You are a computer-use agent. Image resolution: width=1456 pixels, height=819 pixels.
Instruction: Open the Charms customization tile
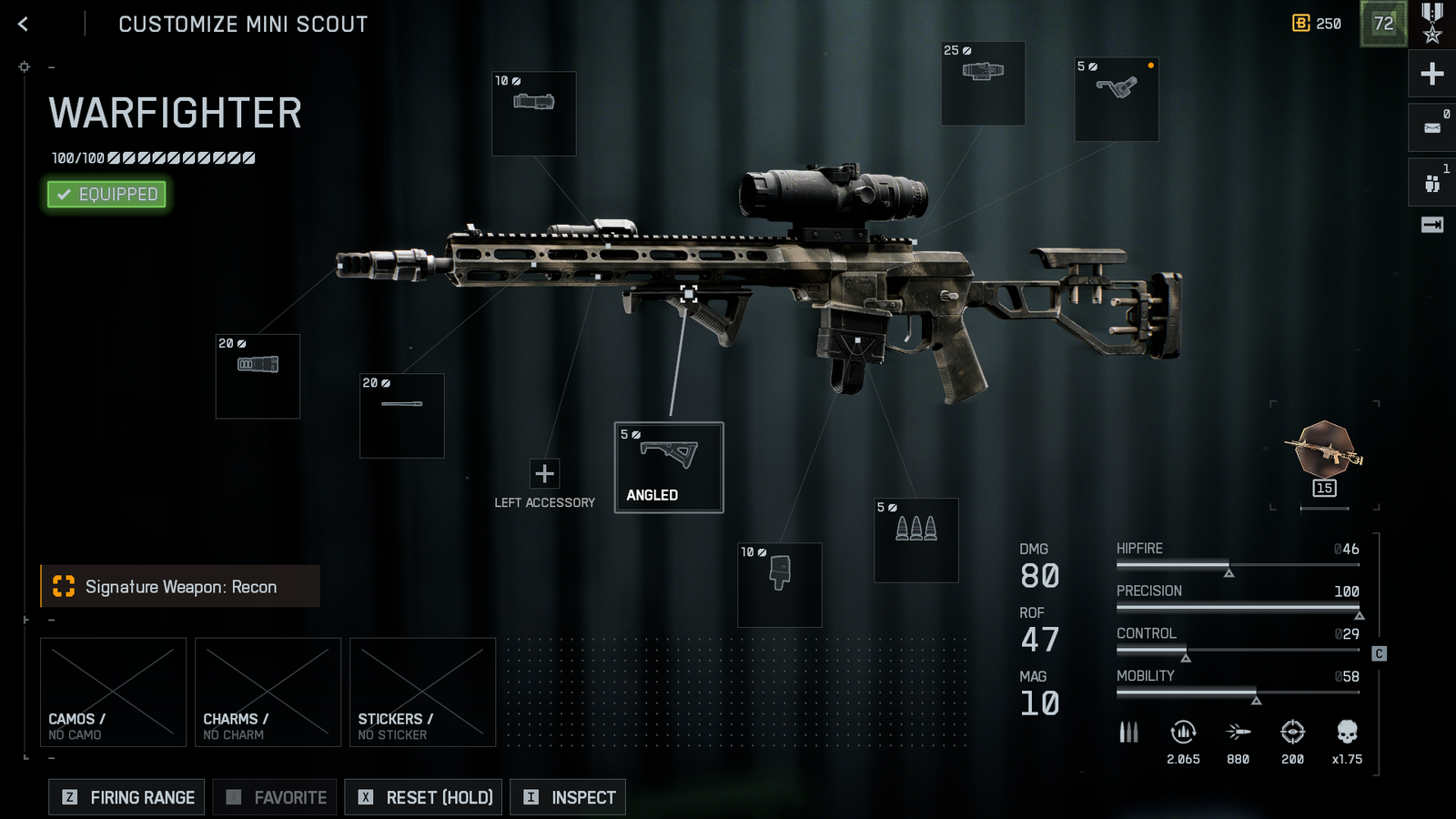pyautogui.click(x=268, y=692)
